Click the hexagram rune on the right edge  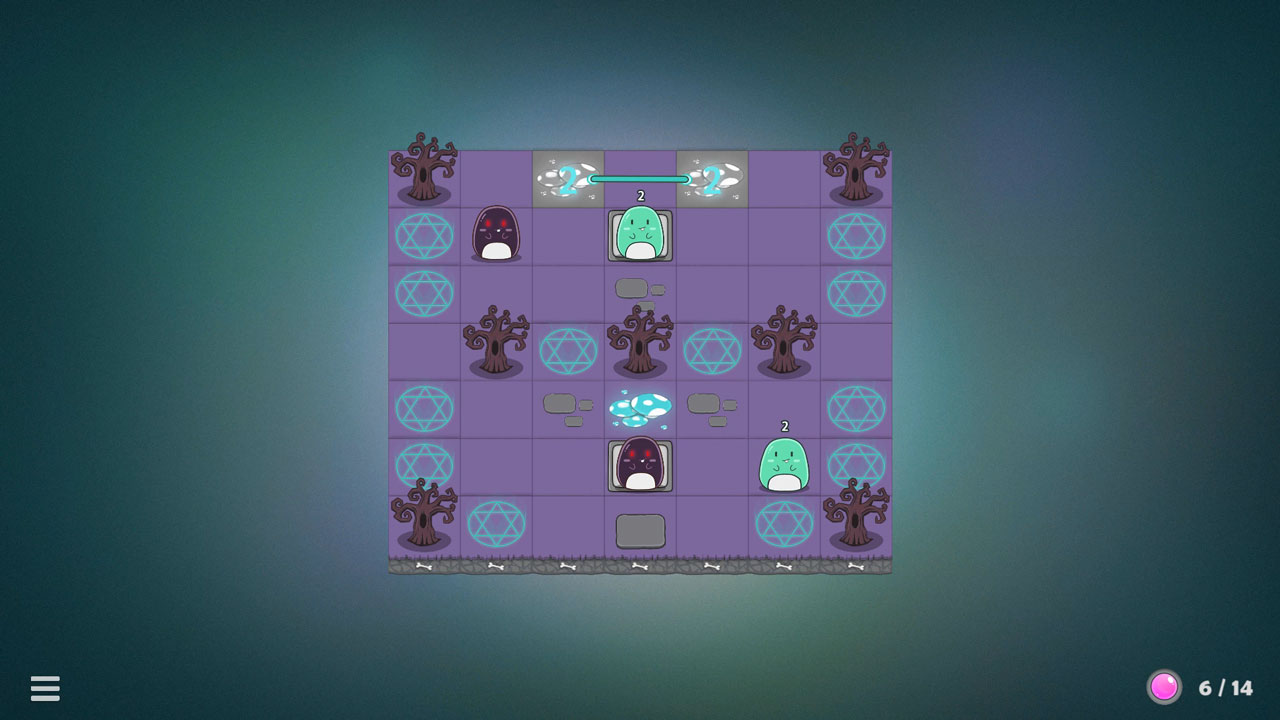[x=856, y=235]
